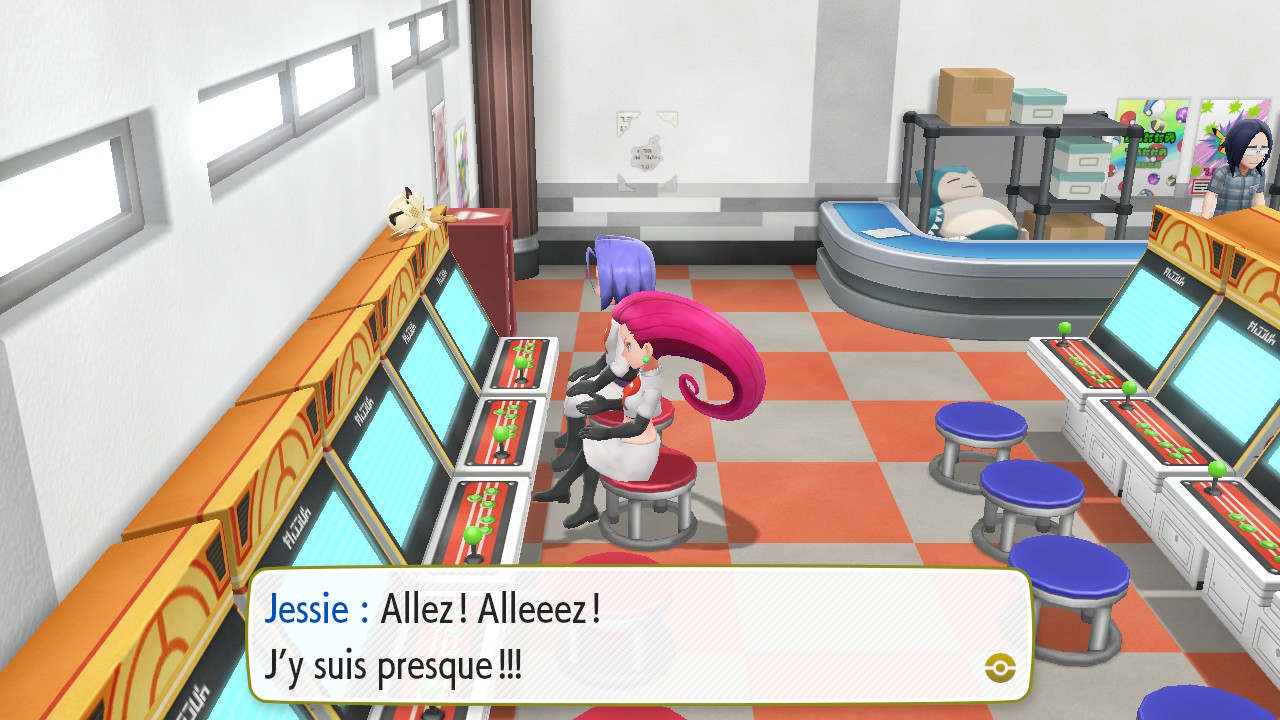Click the Poké Ball continue indicator
Viewport: 1280px width, 720px height.
[x=999, y=667]
